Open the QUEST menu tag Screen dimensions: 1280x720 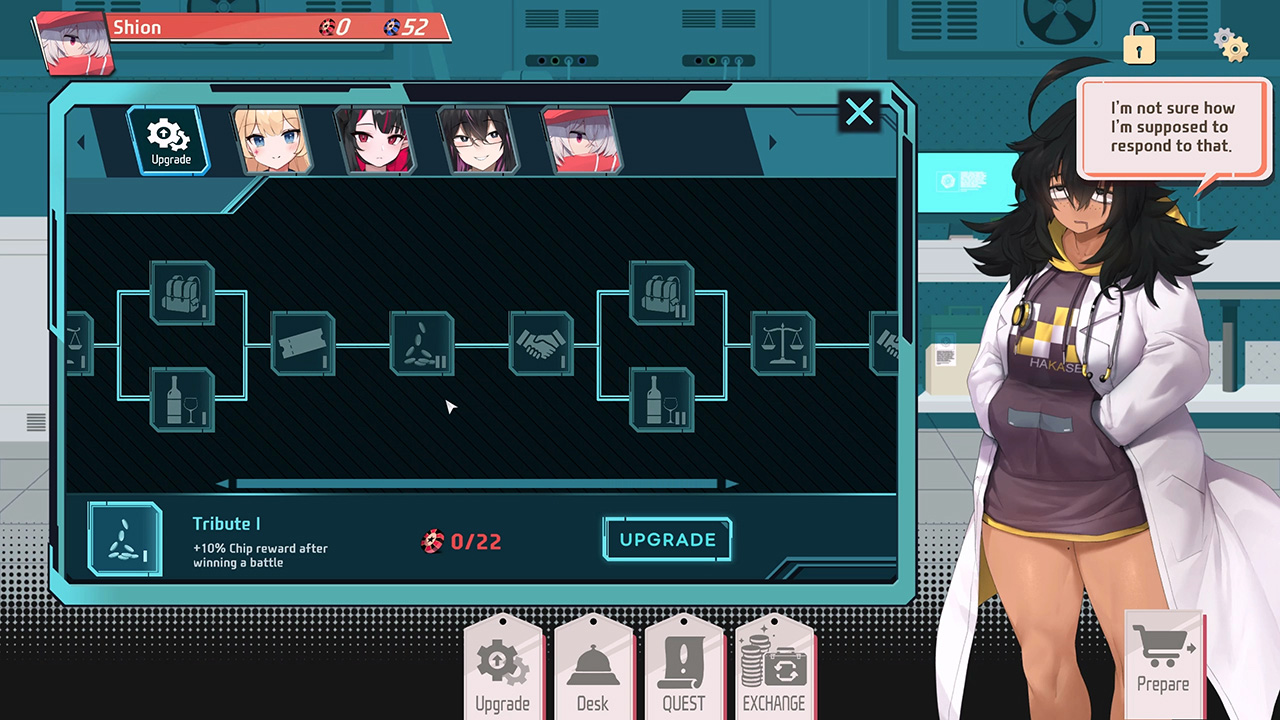(684, 668)
